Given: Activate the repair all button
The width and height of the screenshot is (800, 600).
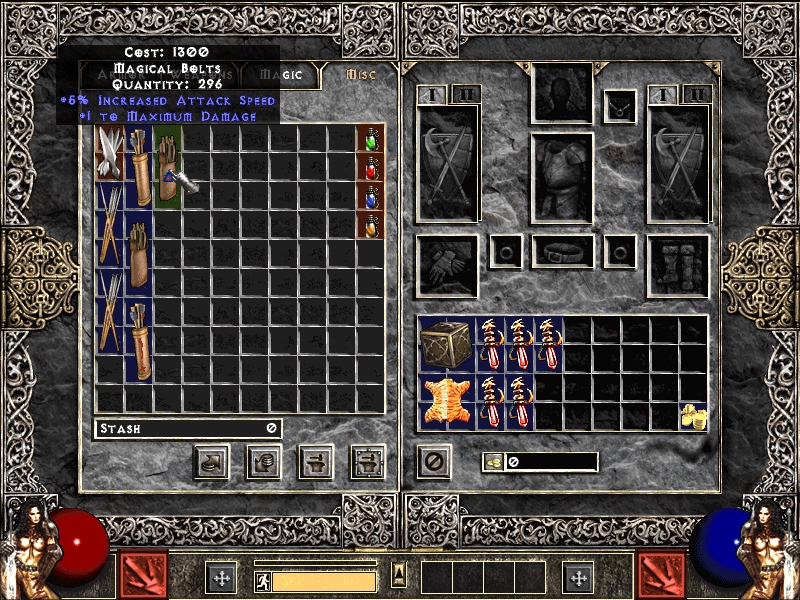Looking at the screenshot, I should [368, 462].
